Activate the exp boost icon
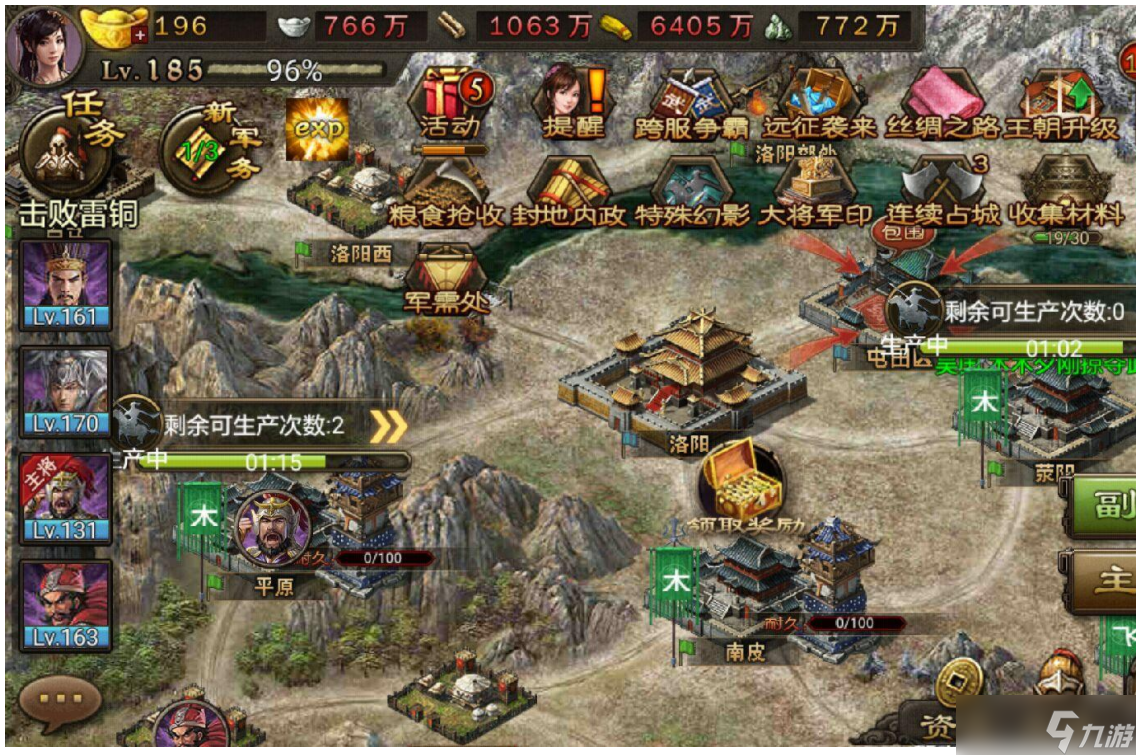The width and height of the screenshot is (1136, 755). click(x=317, y=129)
